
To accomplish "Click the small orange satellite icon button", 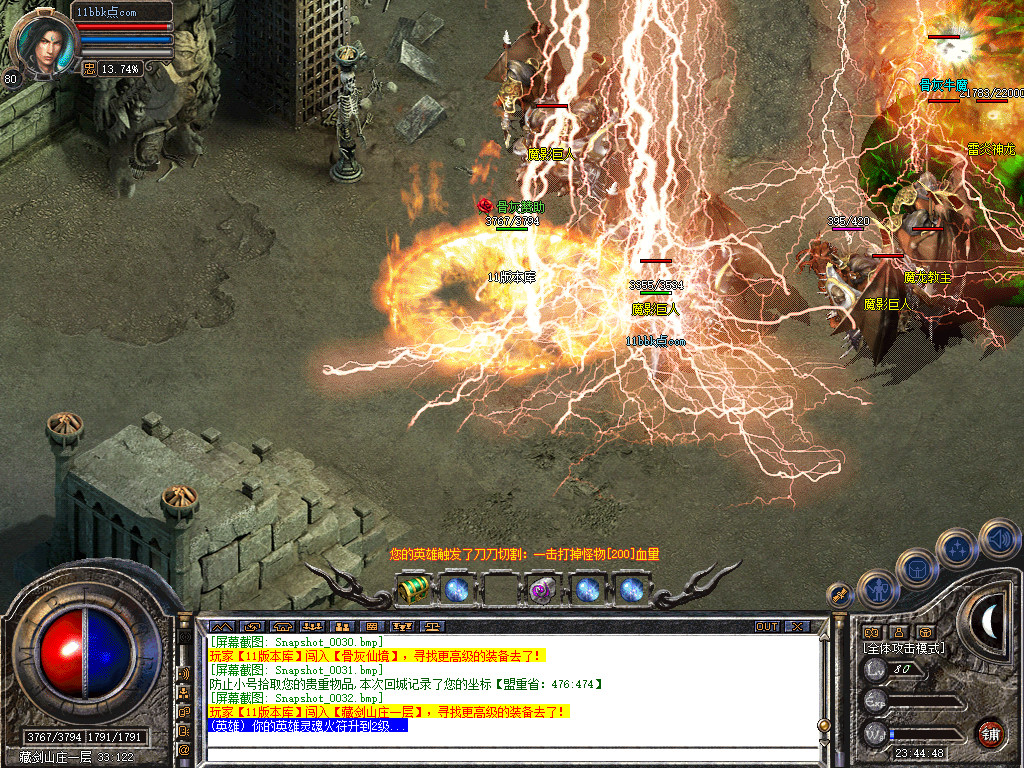I will click(x=839, y=594).
